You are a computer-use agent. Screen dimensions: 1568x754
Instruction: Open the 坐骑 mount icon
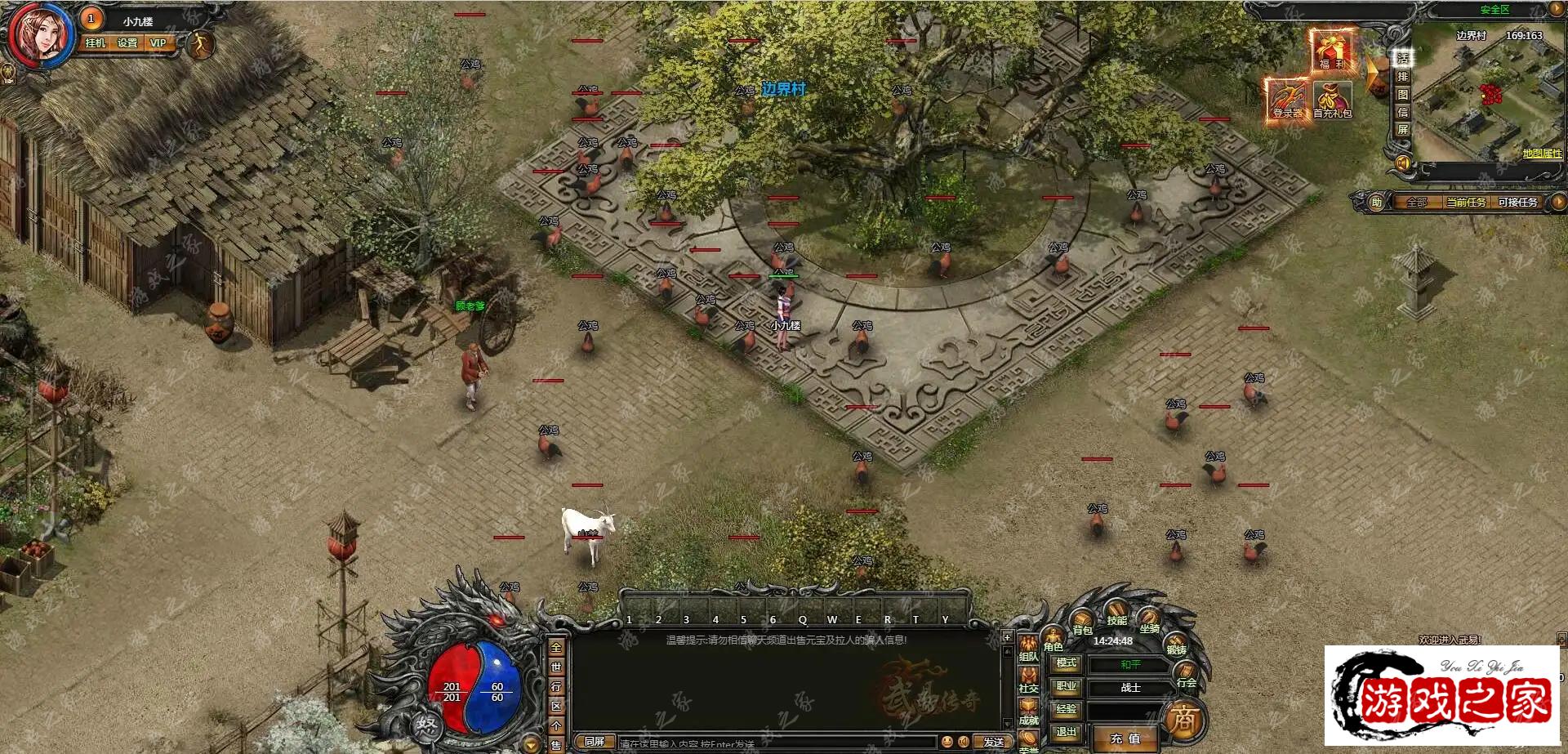1149,619
